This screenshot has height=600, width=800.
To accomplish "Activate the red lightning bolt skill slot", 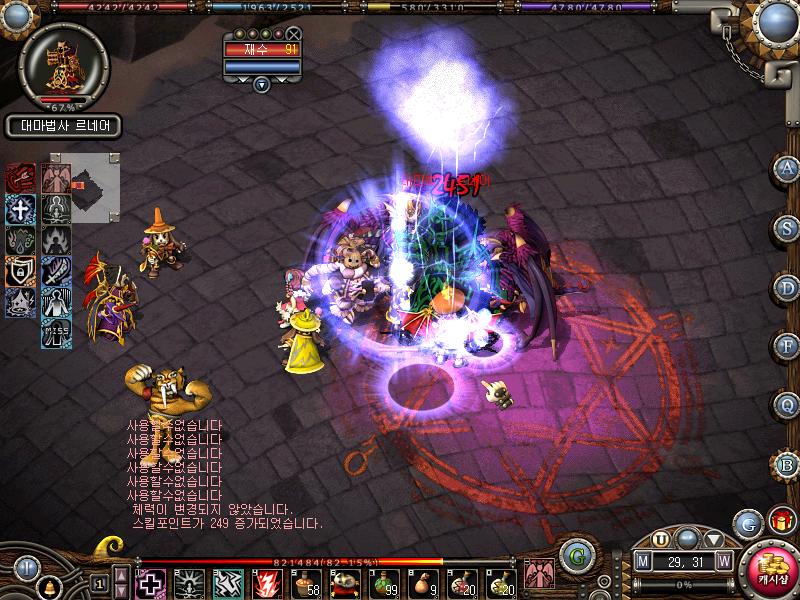I will [x=268, y=582].
